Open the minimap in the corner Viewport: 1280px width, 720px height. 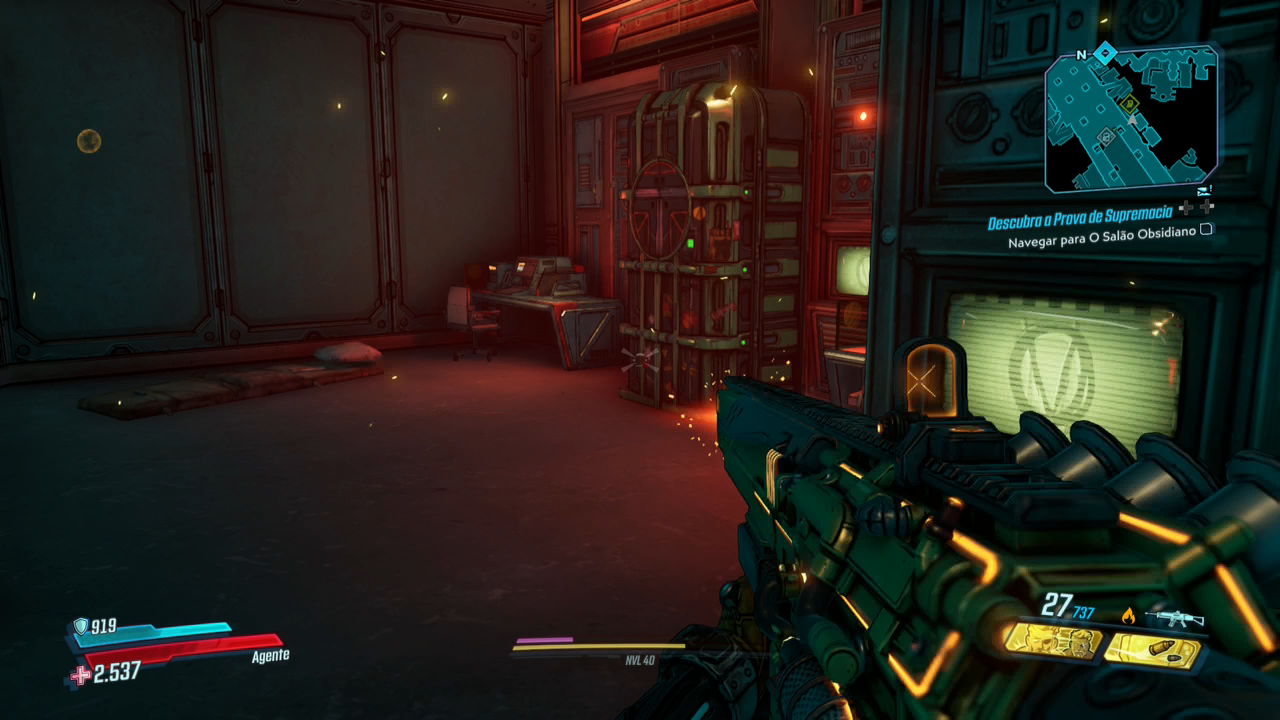coord(1131,120)
